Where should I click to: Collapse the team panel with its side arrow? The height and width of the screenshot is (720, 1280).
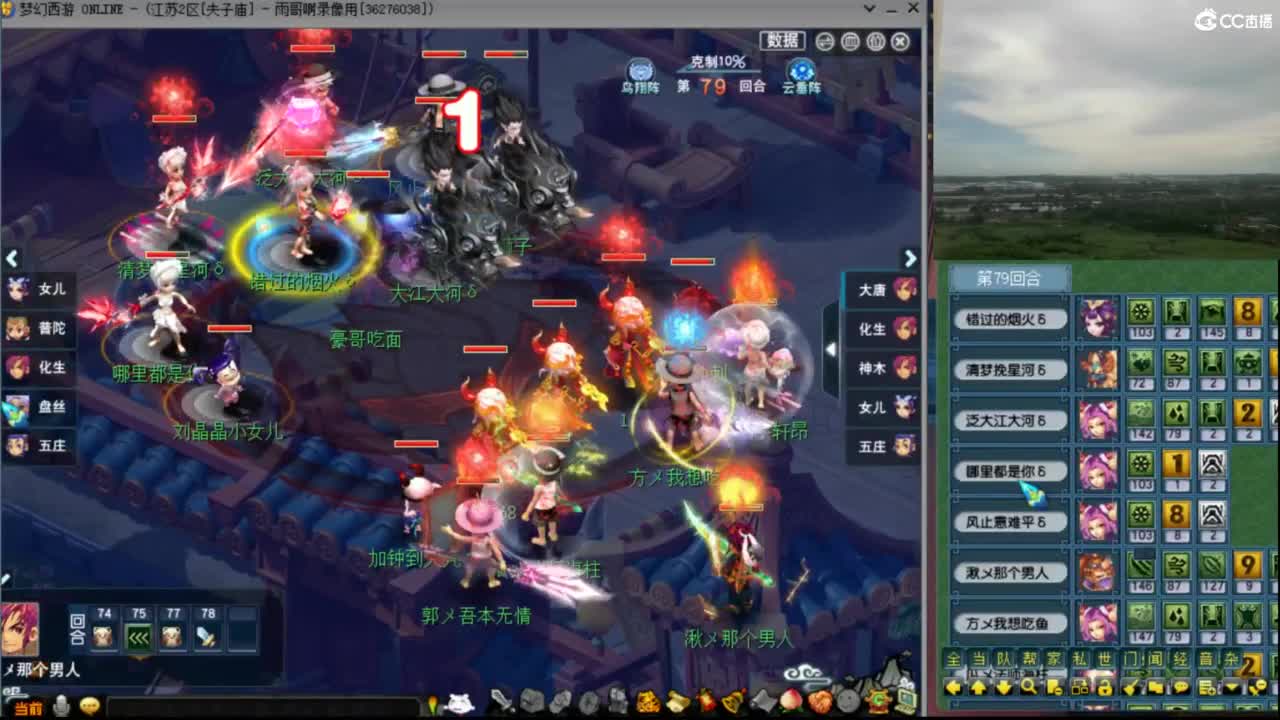pos(831,350)
